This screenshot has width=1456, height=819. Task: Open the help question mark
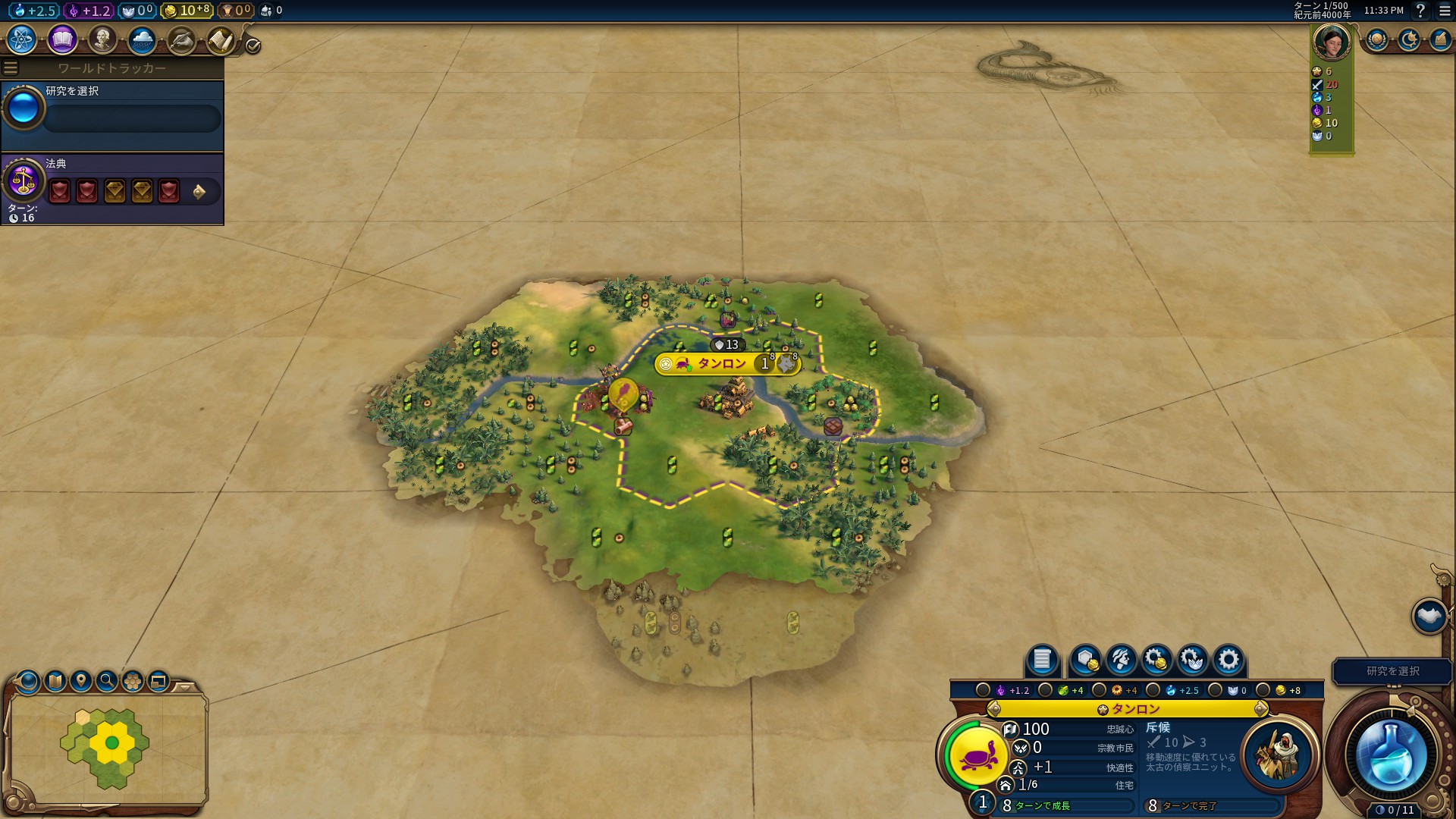pyautogui.click(x=1420, y=11)
